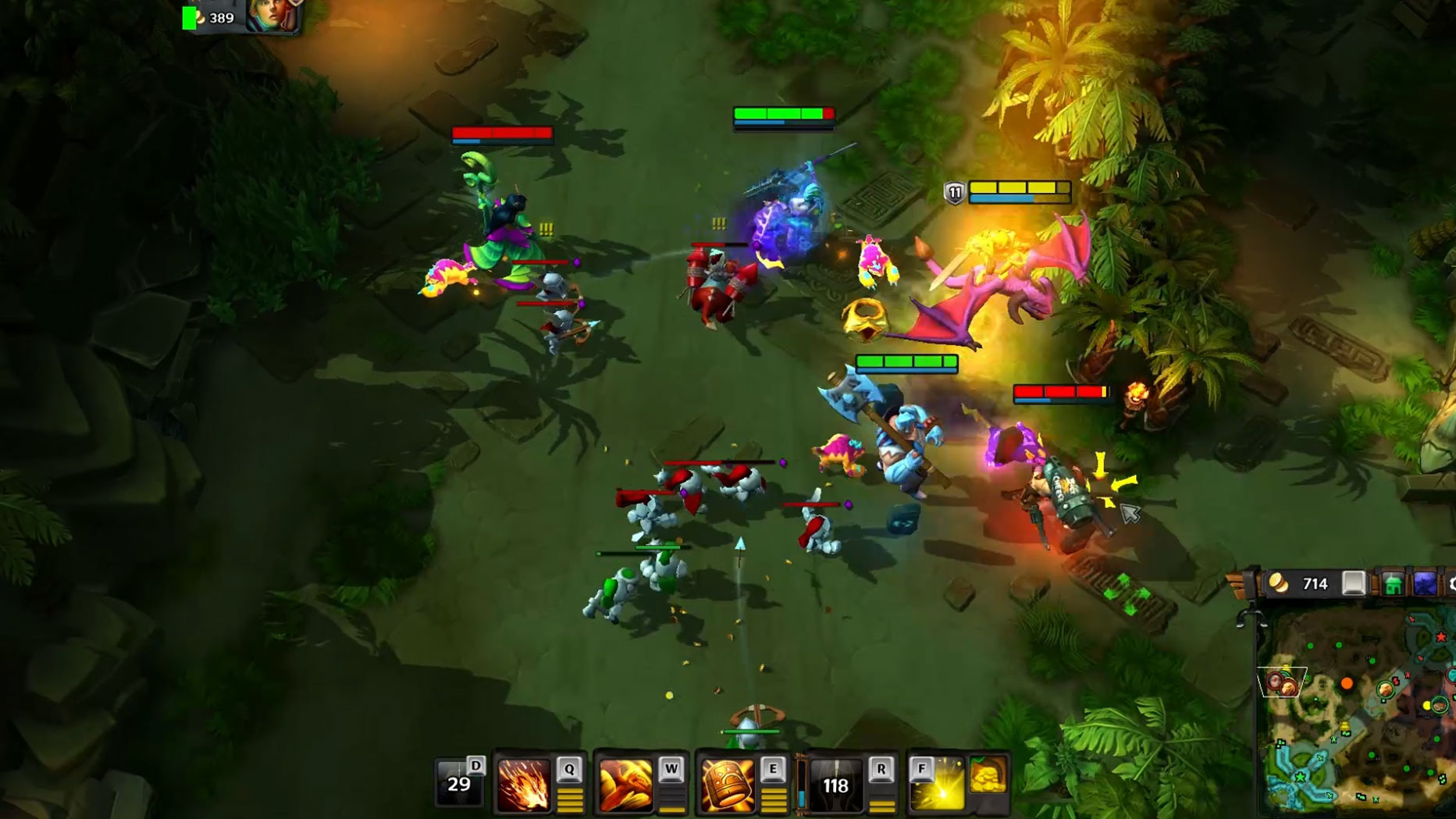
Task: Open settings via the gear icon
Action: [1451, 584]
